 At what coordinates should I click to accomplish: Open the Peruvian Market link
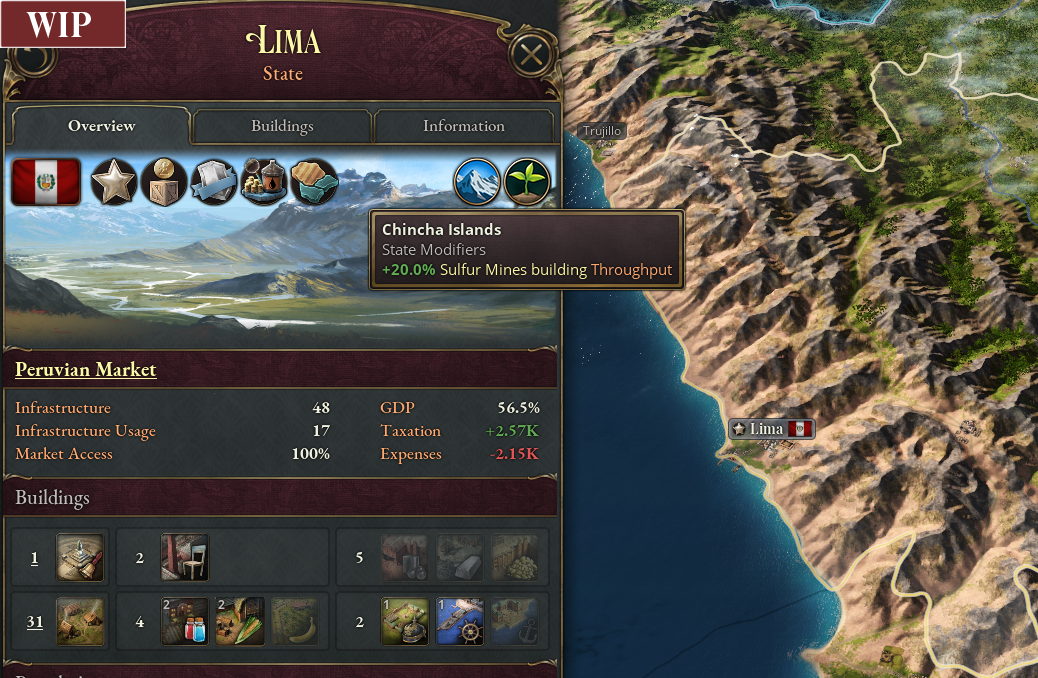click(x=86, y=370)
